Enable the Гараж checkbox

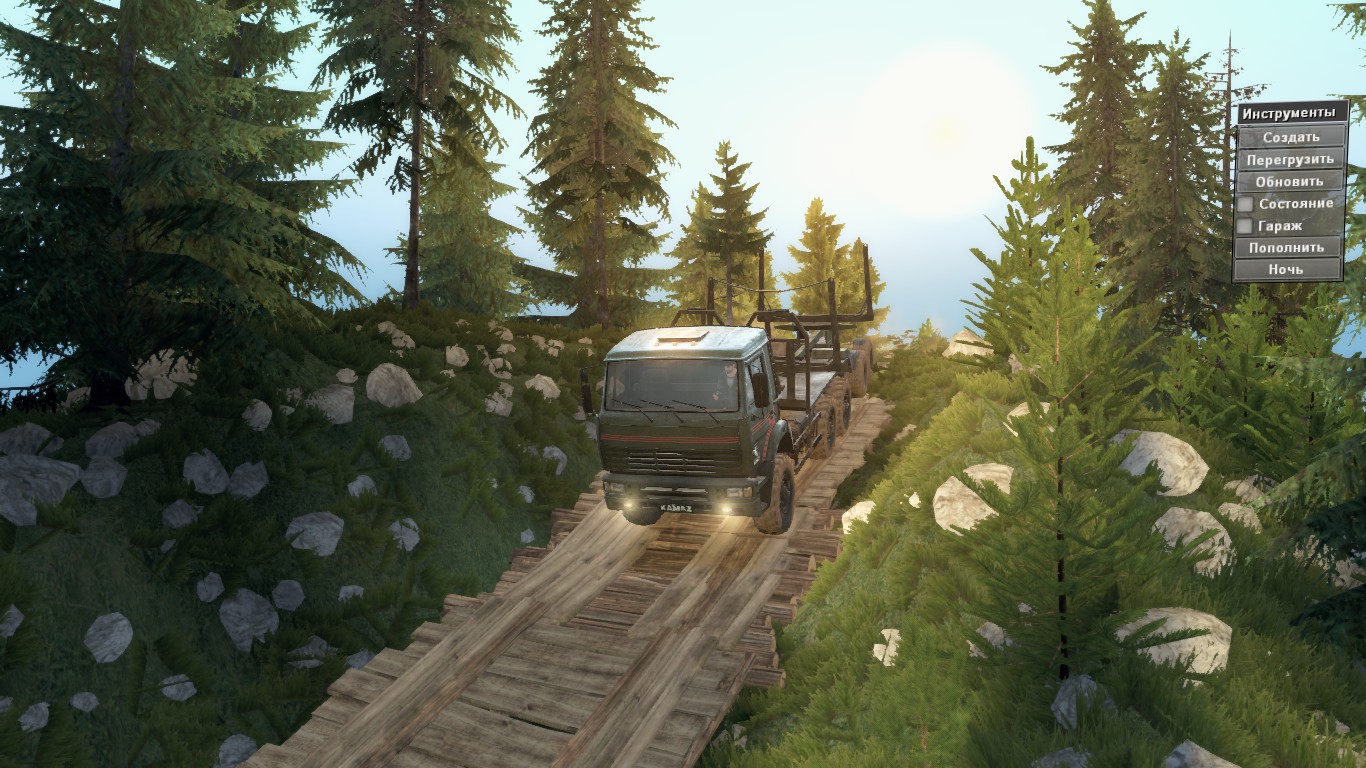click(1245, 226)
